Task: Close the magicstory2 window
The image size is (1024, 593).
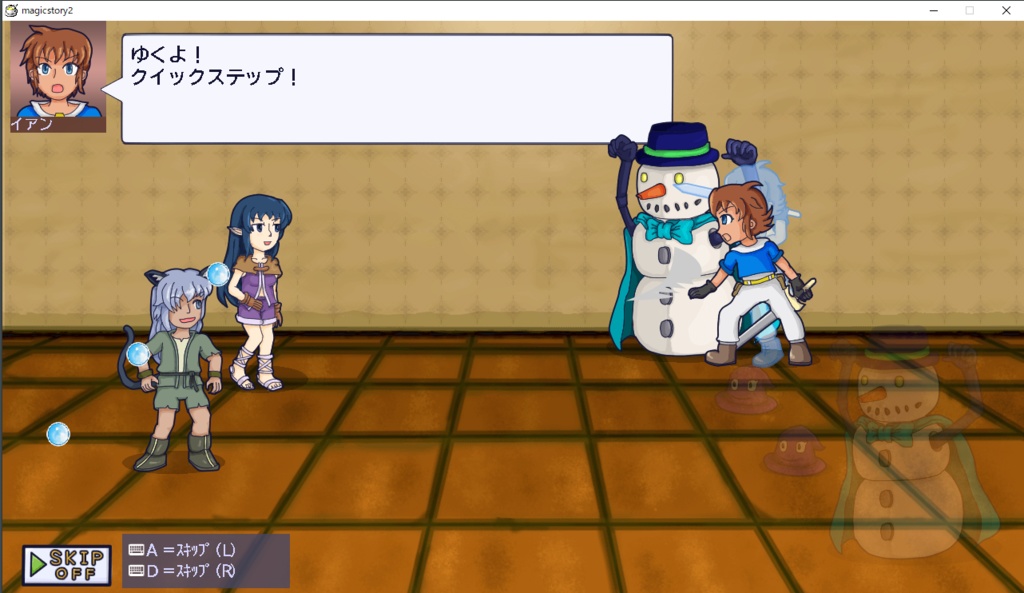Action: (1006, 10)
